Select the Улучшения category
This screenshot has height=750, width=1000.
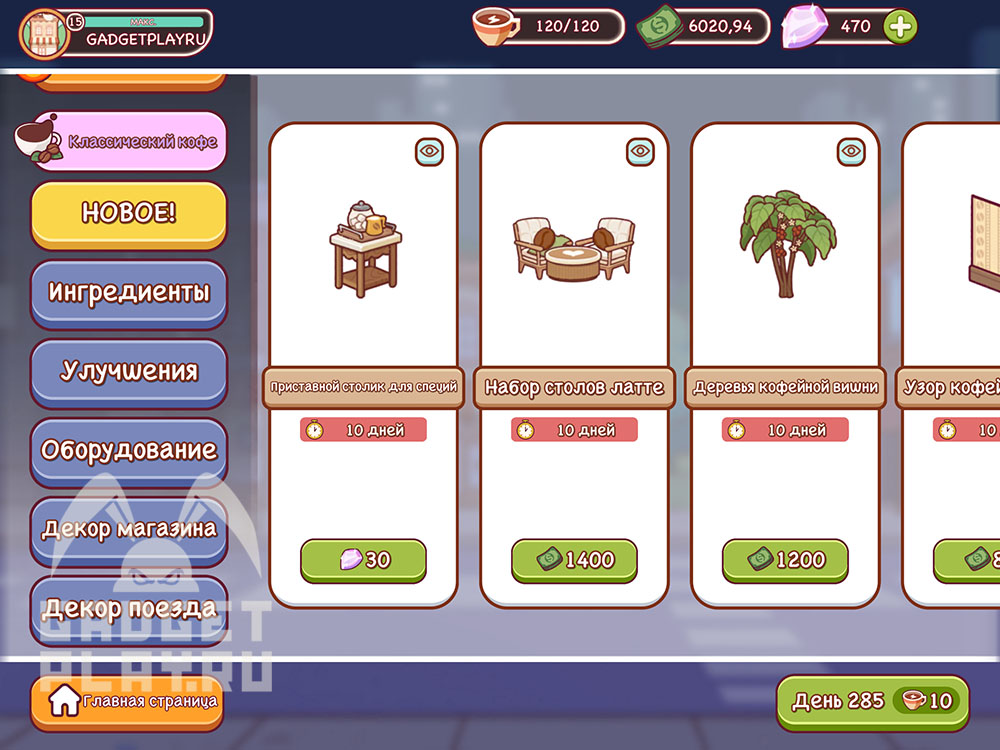(129, 371)
